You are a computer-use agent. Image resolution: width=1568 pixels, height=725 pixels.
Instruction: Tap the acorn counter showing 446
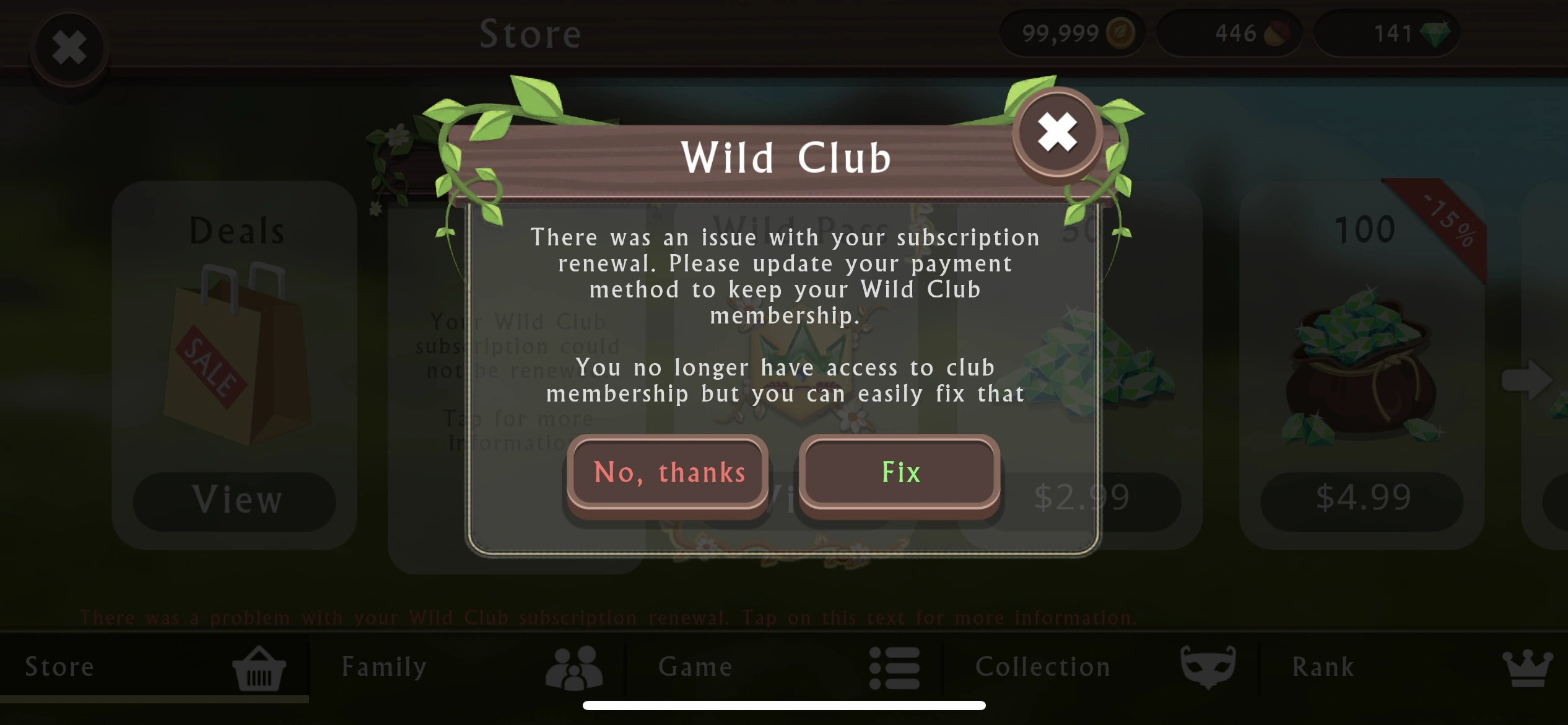(x=1229, y=33)
